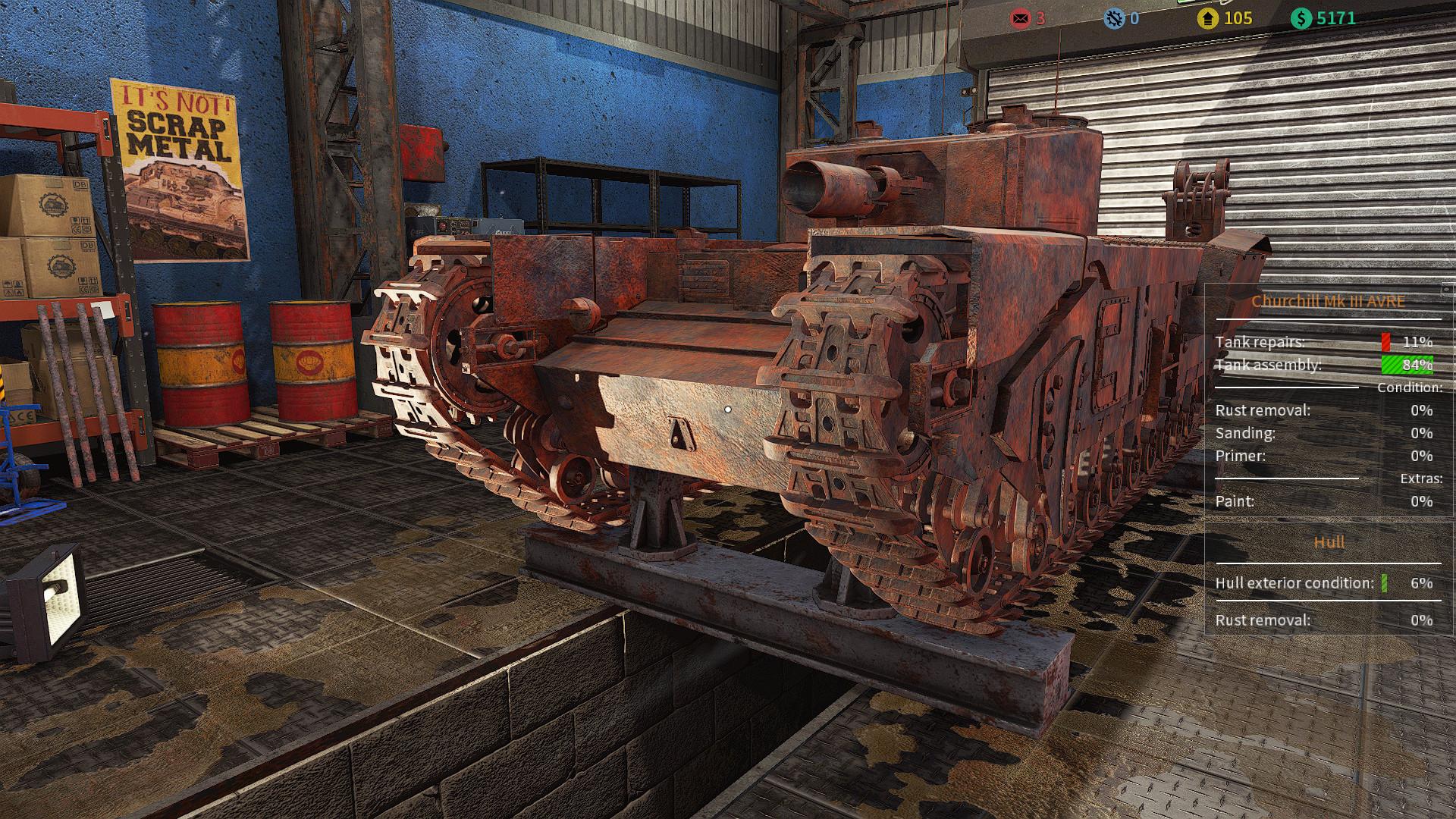Click the red oil barrel
1456x819 pixels.
(199, 364)
